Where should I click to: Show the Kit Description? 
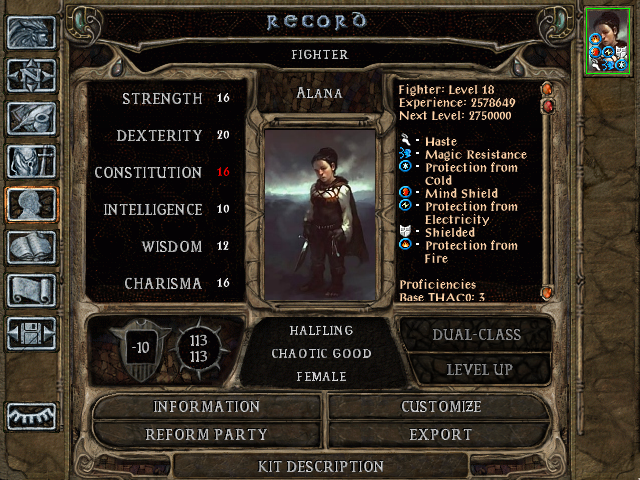click(x=320, y=466)
